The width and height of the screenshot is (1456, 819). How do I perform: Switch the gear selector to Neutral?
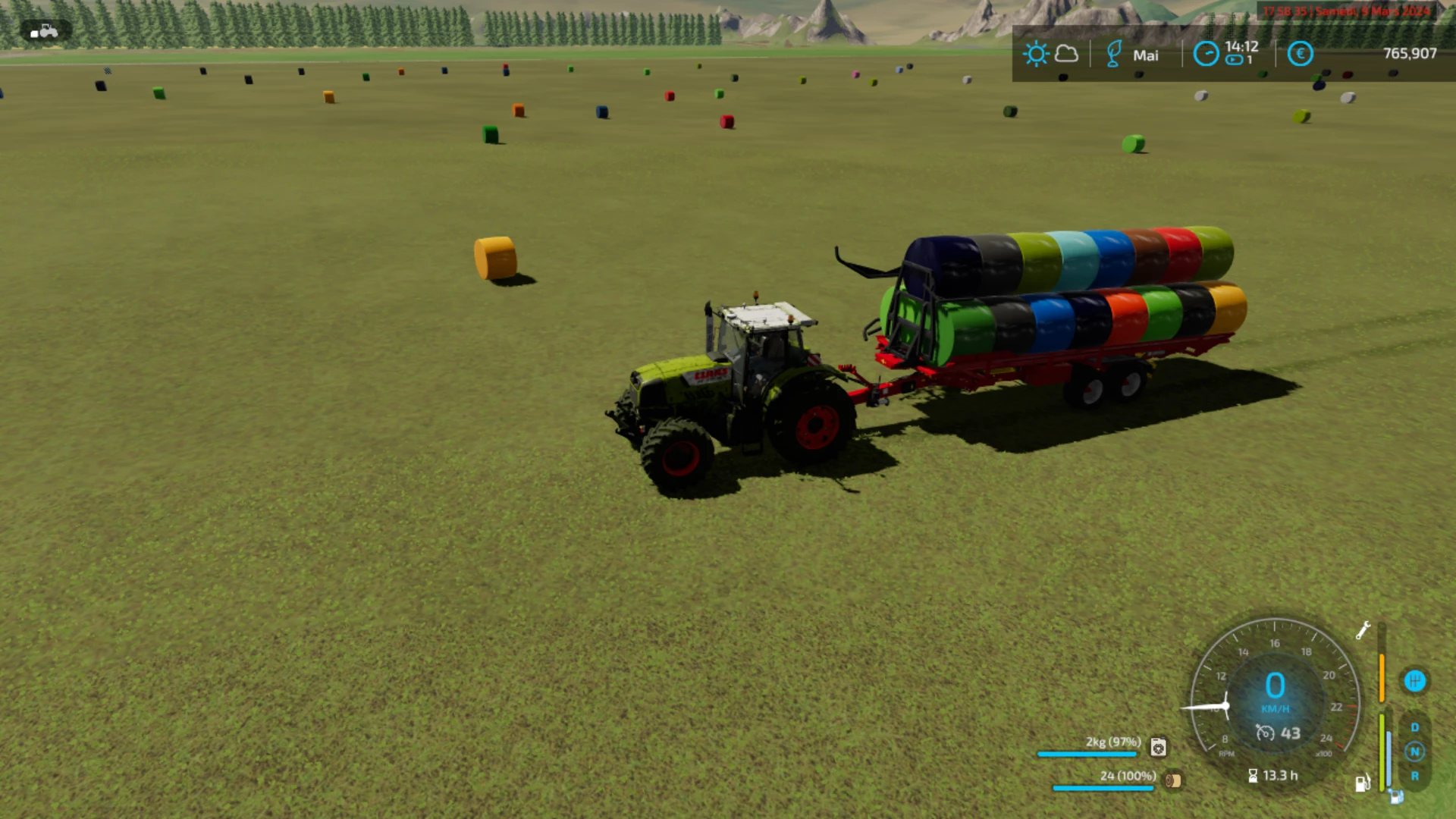[x=1414, y=752]
